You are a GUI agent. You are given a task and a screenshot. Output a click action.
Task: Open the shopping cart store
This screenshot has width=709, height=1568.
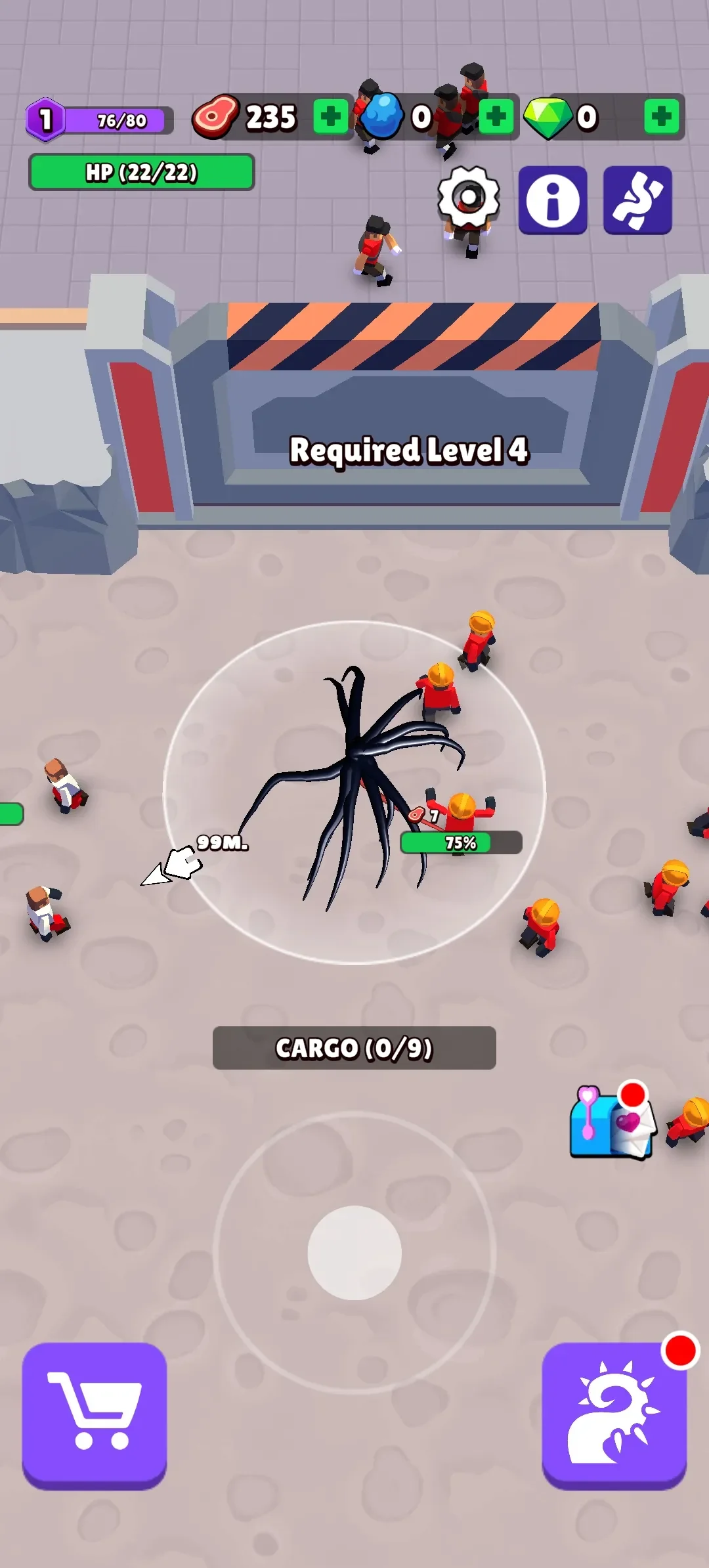click(x=95, y=1414)
